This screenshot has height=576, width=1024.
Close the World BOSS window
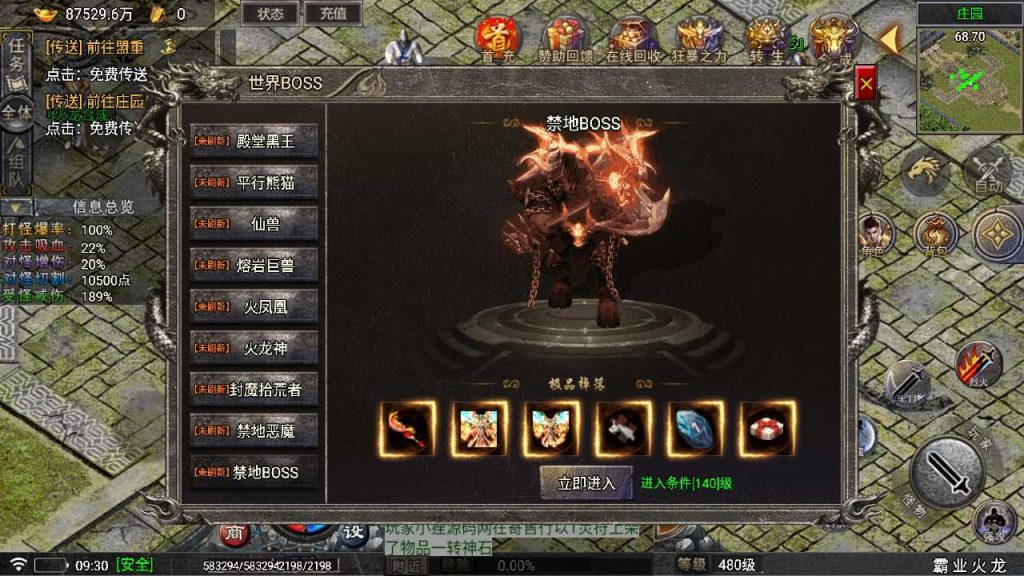[866, 86]
